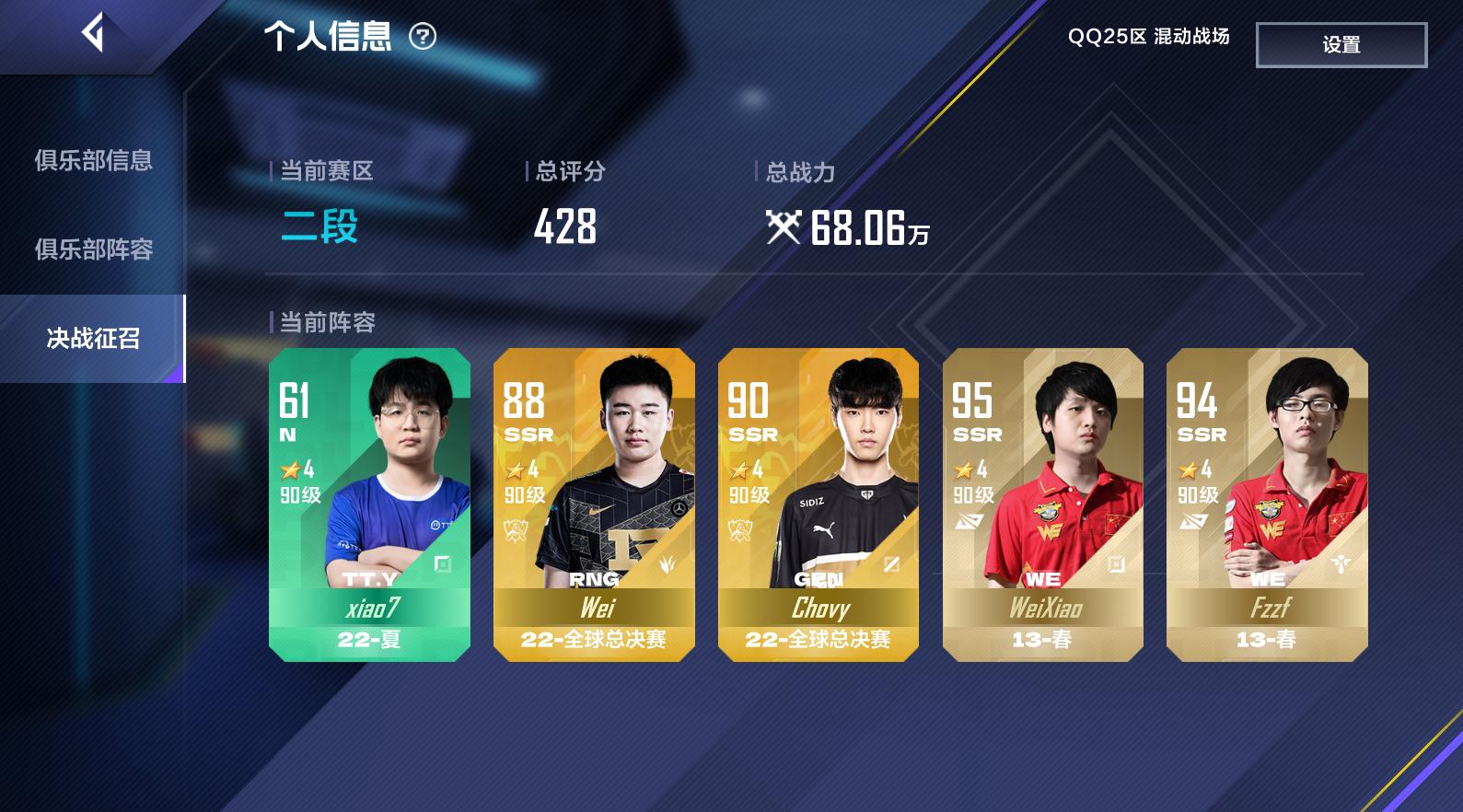Switch to the 俱乐部信息 tab
The width and height of the screenshot is (1463, 812).
click(93, 161)
